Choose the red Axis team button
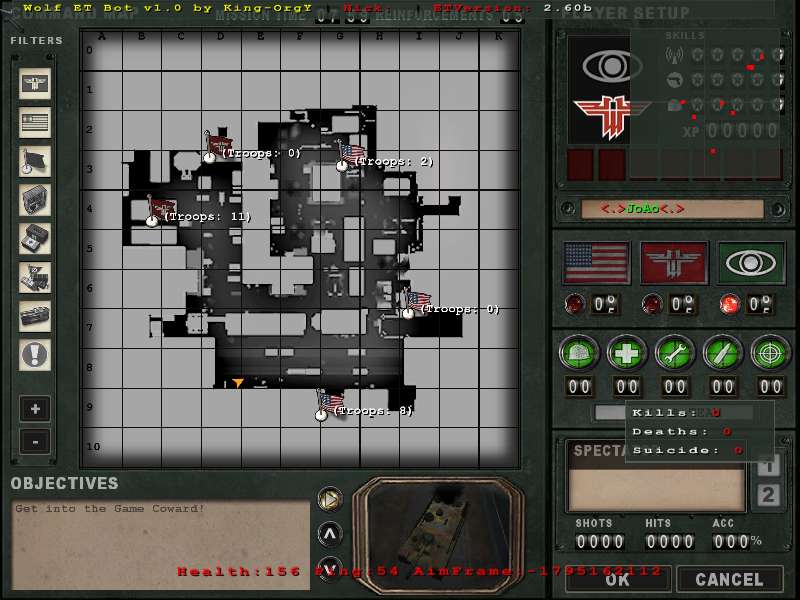The image size is (800, 600). click(x=674, y=263)
